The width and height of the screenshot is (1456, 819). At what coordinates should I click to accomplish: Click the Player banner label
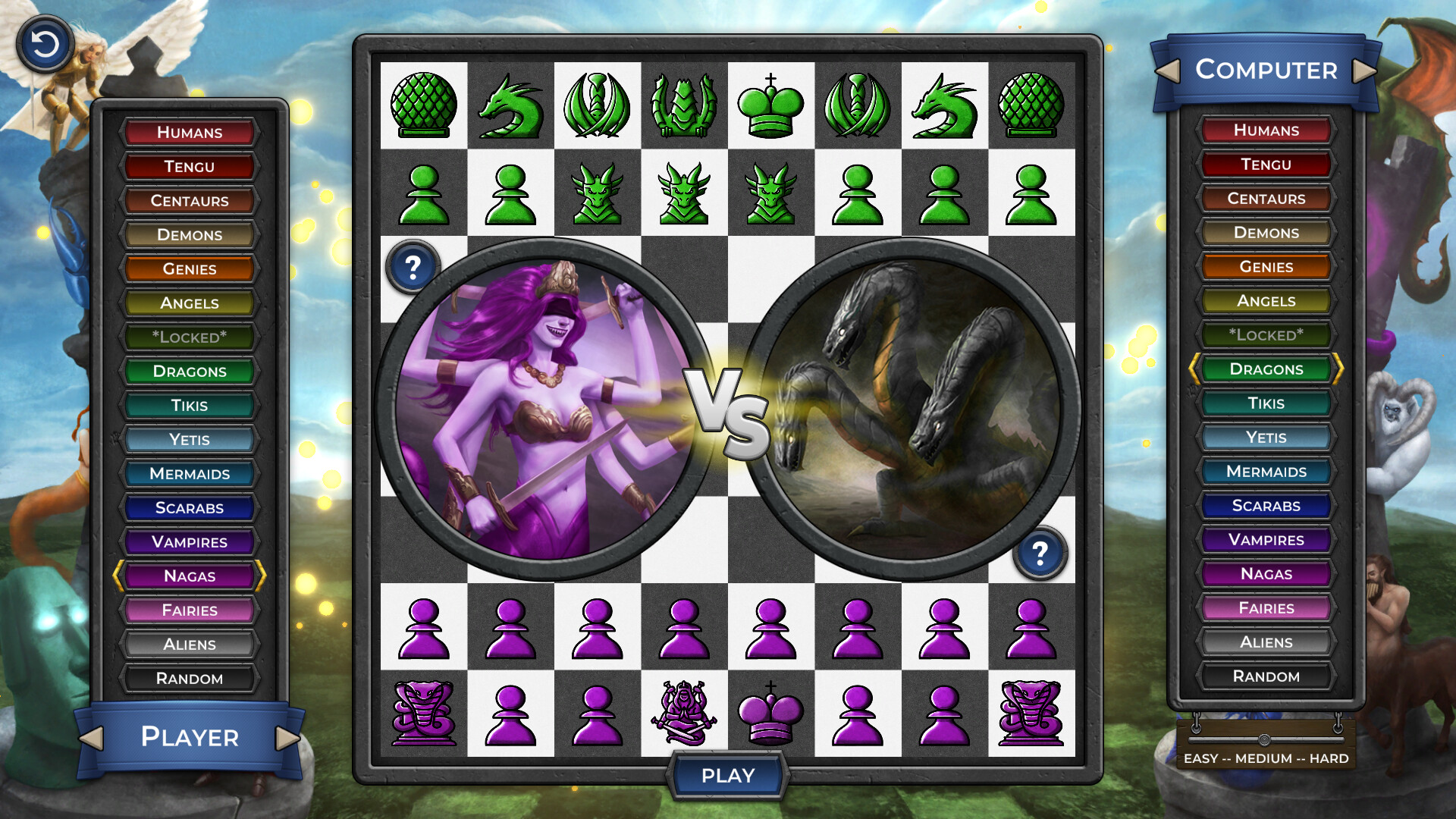(190, 737)
